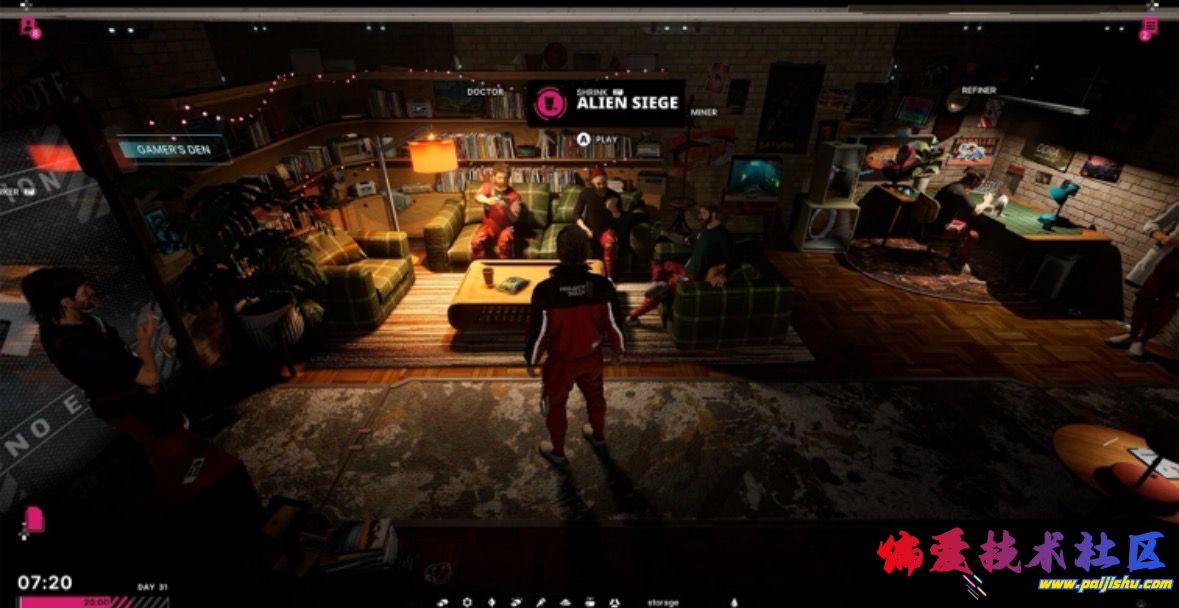
Task: Open the pink crew icon in top-left
Action: point(28,27)
